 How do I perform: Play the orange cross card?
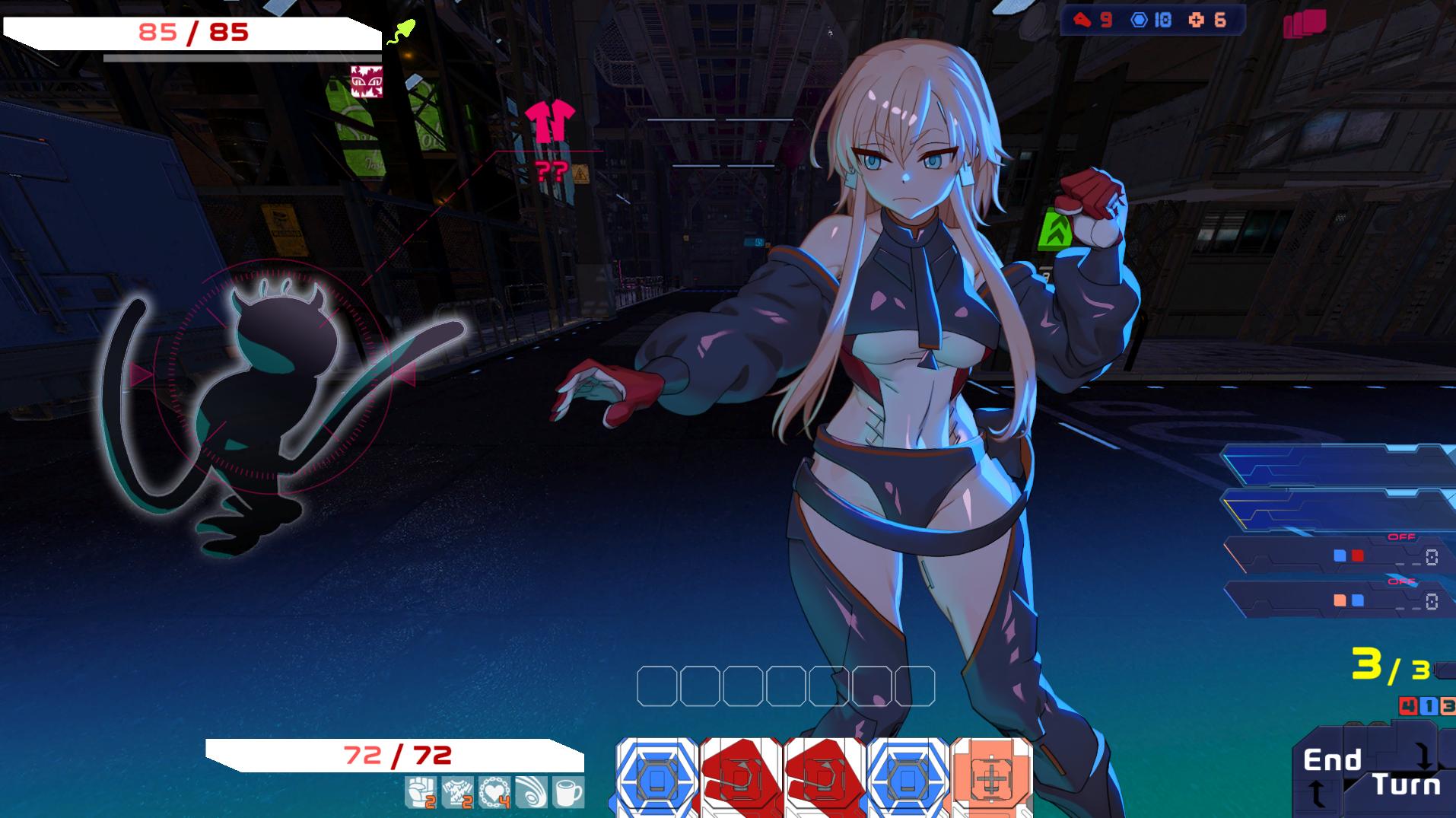point(990,779)
